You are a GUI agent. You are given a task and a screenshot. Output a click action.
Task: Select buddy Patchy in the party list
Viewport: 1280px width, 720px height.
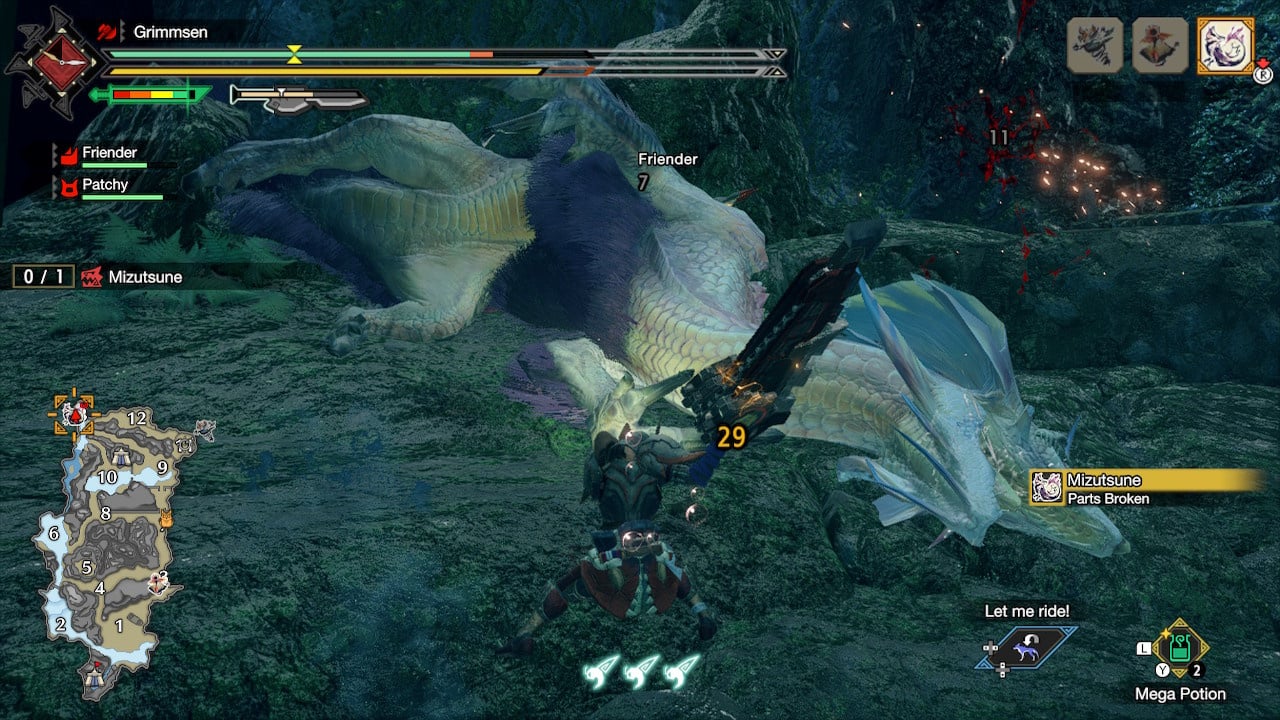coord(105,185)
